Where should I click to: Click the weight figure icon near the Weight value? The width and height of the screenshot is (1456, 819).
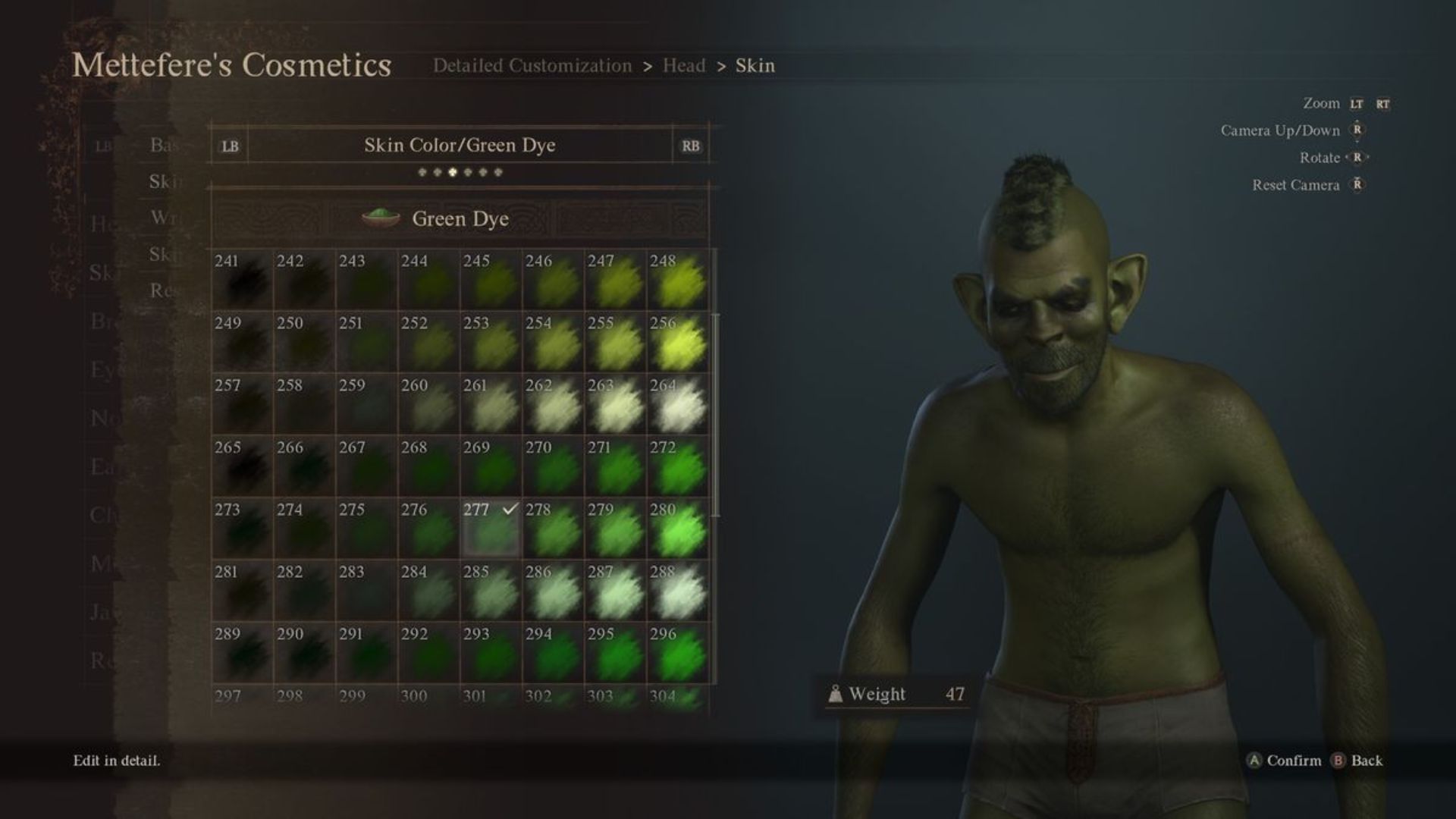(836, 693)
